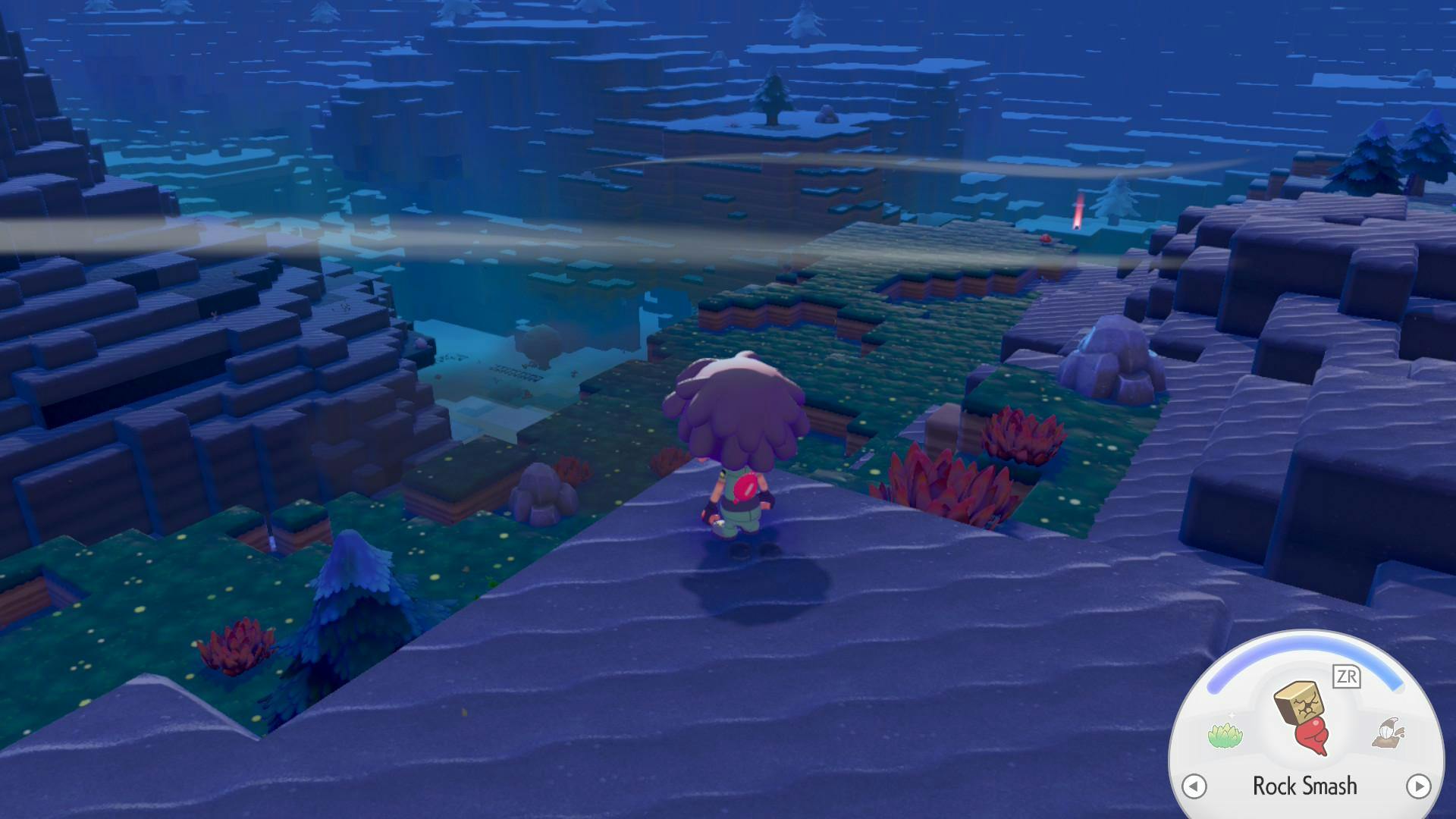Click the left arrow to cycle moves
This screenshot has height=819, width=1456.
click(x=1194, y=786)
